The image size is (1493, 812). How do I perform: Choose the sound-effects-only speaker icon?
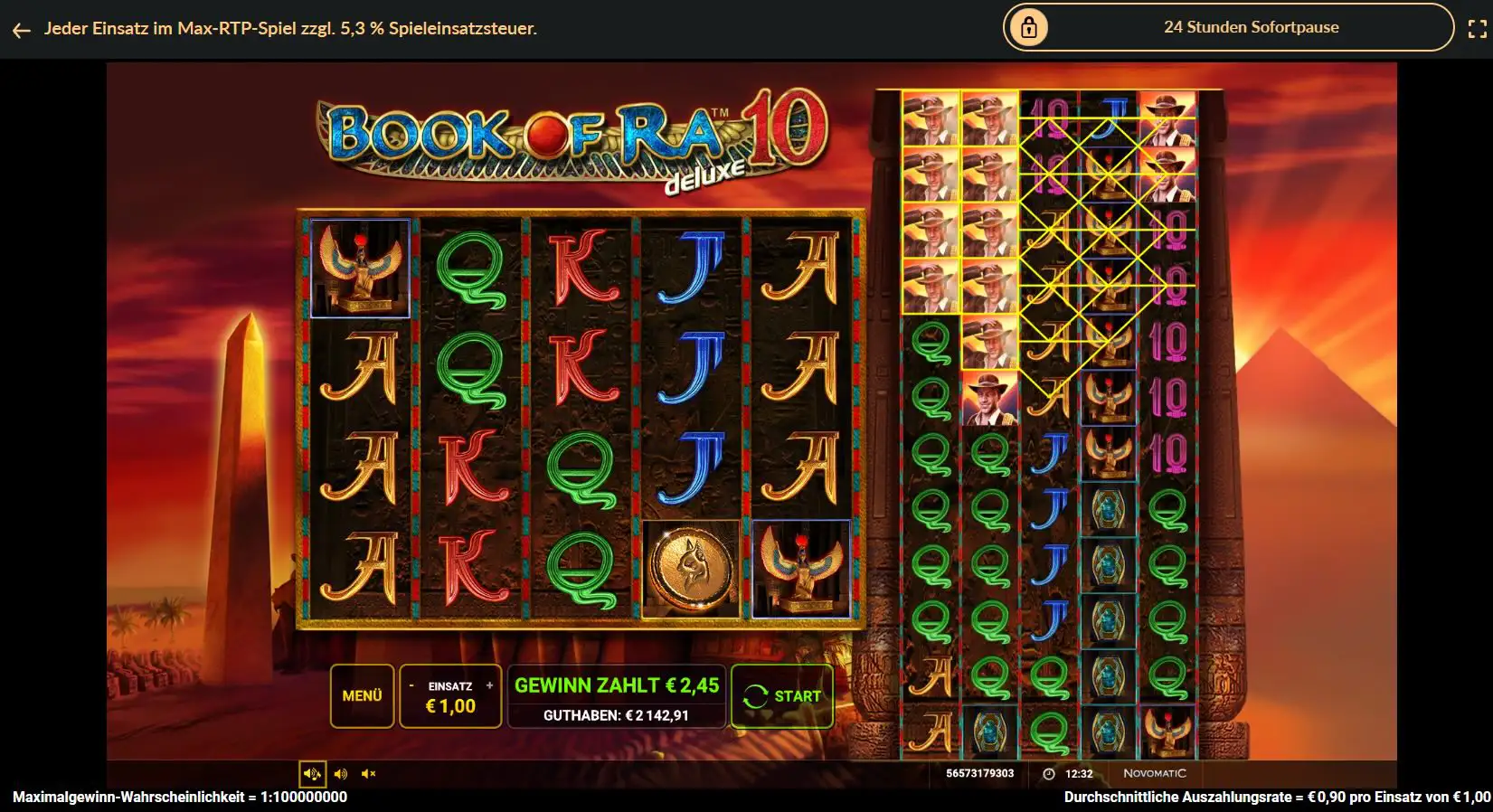[341, 773]
